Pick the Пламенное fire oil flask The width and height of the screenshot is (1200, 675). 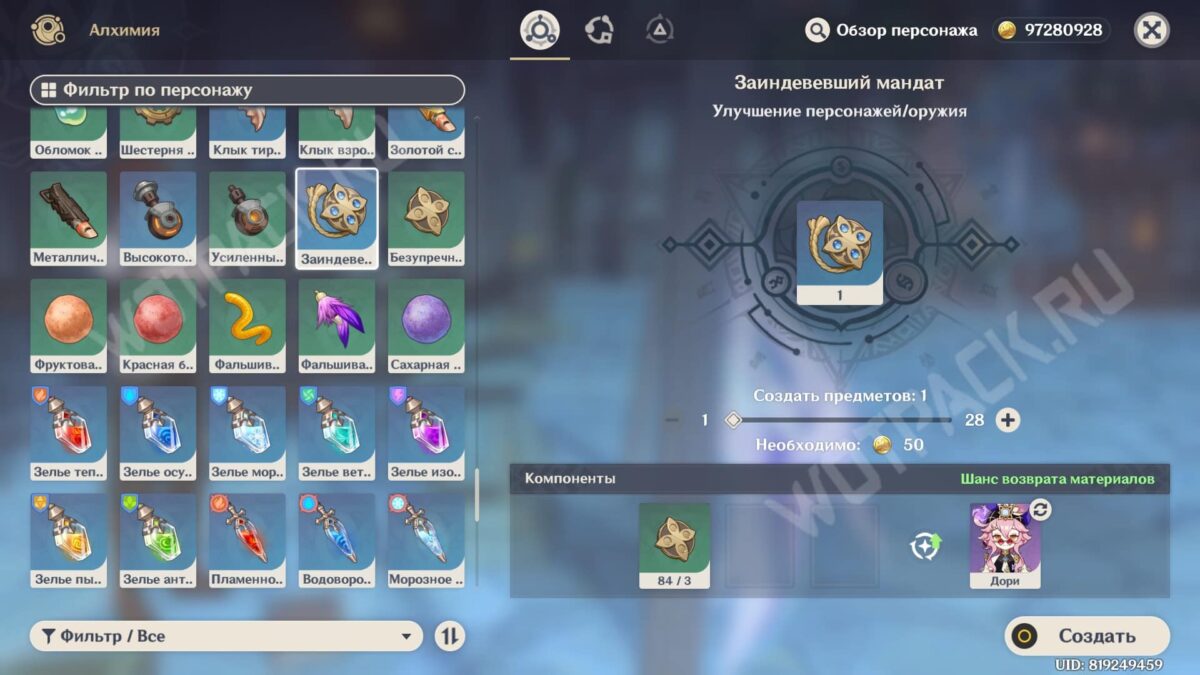pyautogui.click(x=247, y=540)
